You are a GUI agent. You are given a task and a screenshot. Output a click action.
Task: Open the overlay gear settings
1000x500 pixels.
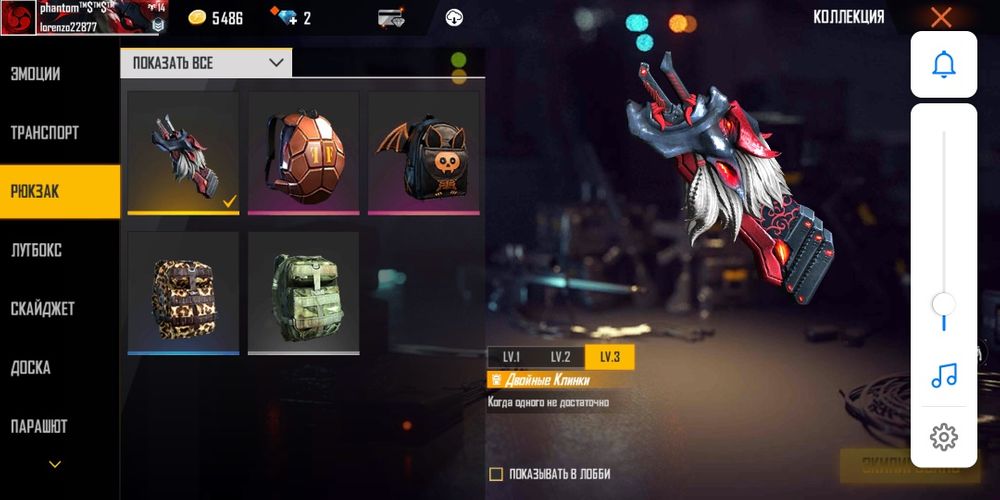pos(943,437)
